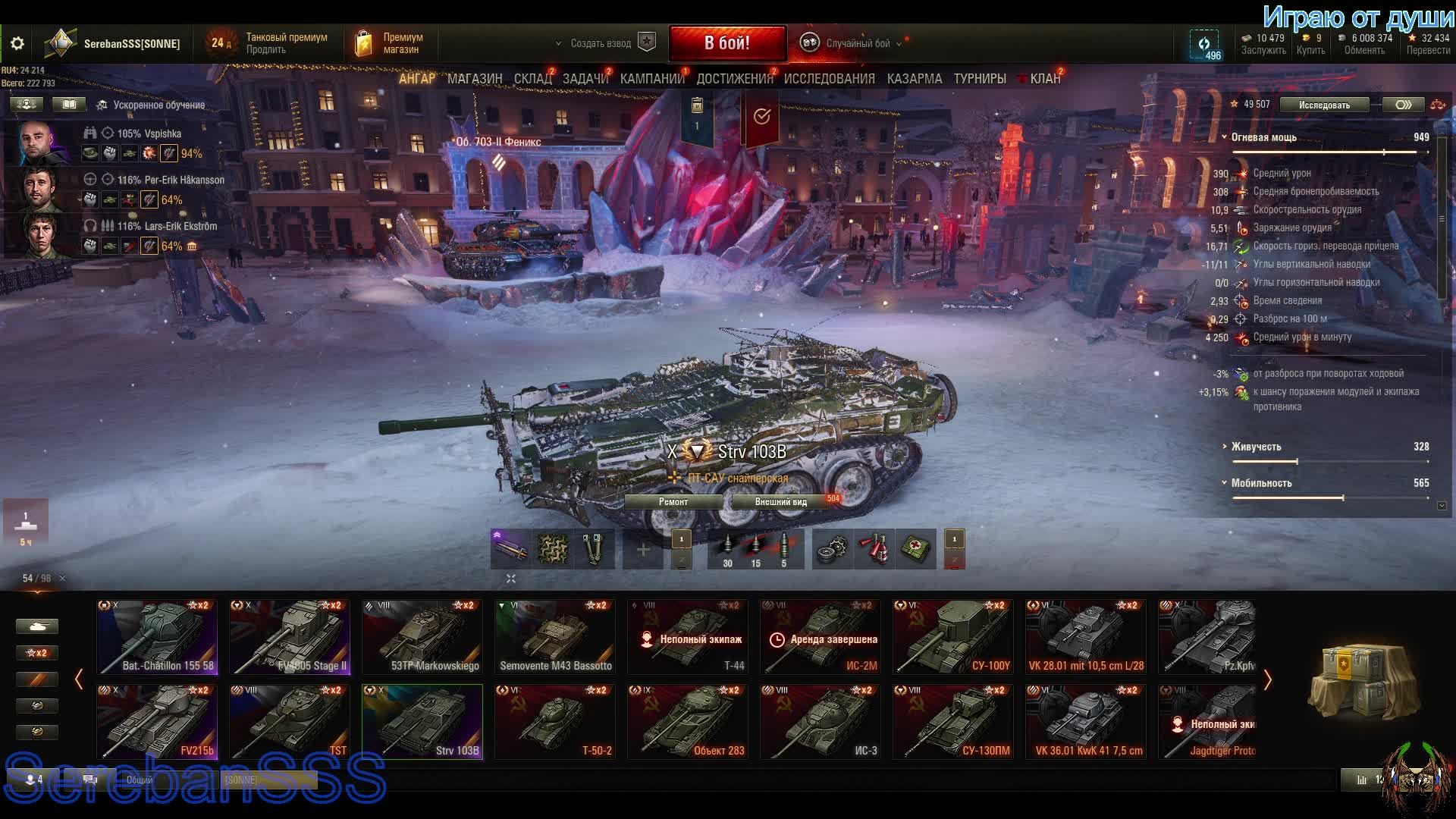
Task: Open the КАЗАРМА tab
Action: (x=915, y=79)
